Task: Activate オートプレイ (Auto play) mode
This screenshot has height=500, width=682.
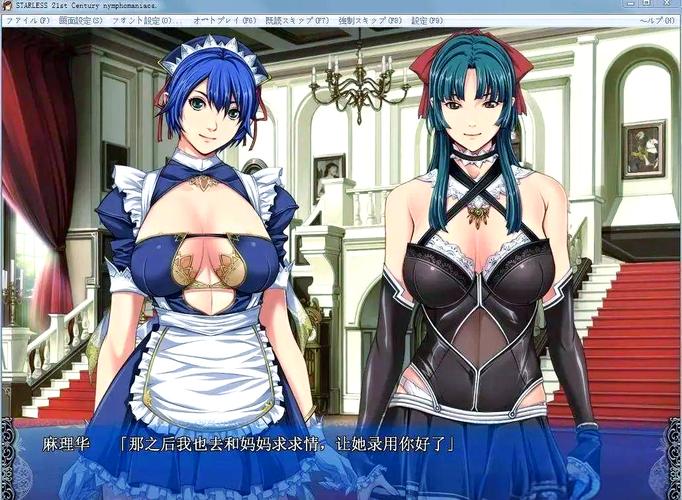Action: [224, 20]
